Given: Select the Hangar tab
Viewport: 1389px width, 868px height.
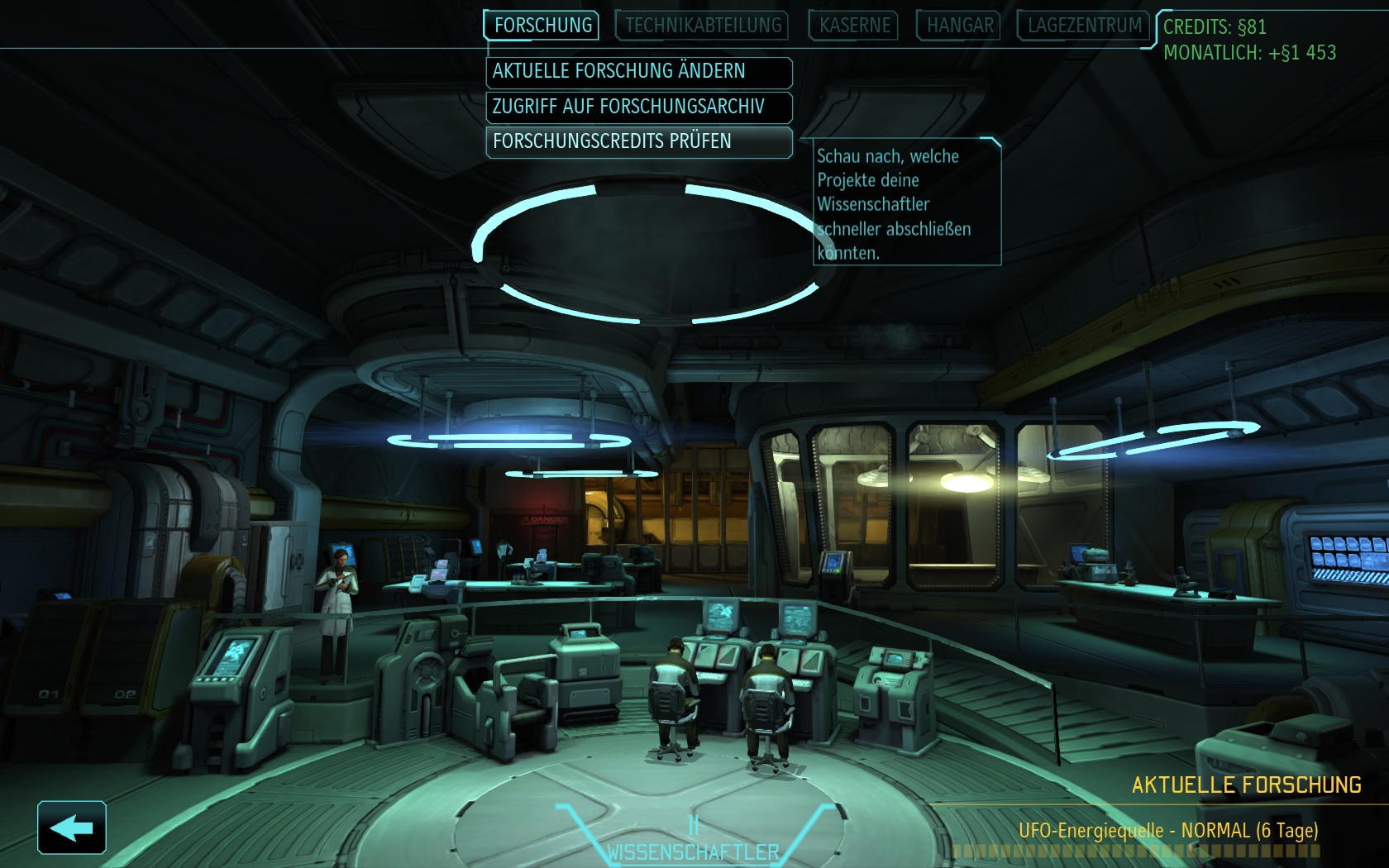Looking at the screenshot, I should tap(959, 26).
